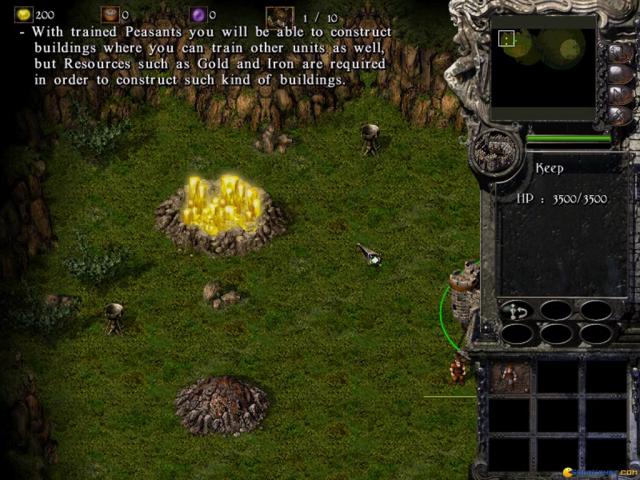The width and height of the screenshot is (640, 480).
Task: Select the rally point arrow command
Action: coord(517,311)
